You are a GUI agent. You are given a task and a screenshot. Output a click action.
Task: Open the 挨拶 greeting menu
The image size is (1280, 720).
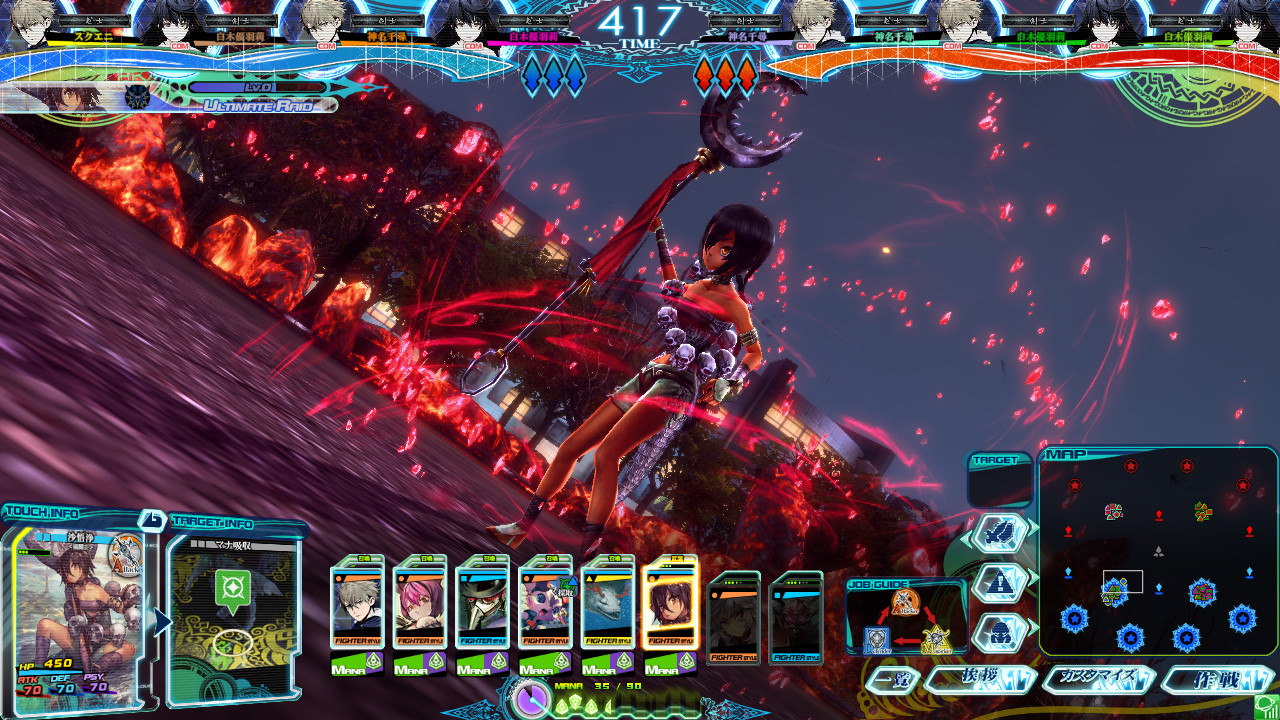980,679
